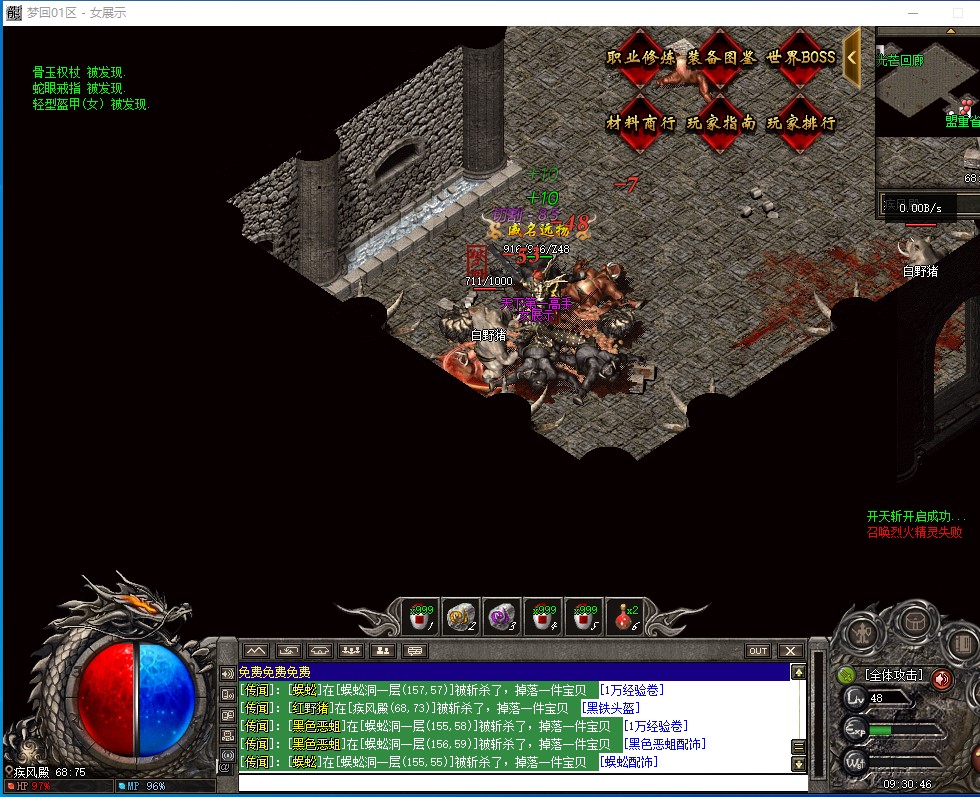Use the purple scroll in slot 3
The width and height of the screenshot is (980, 797).
500,617
